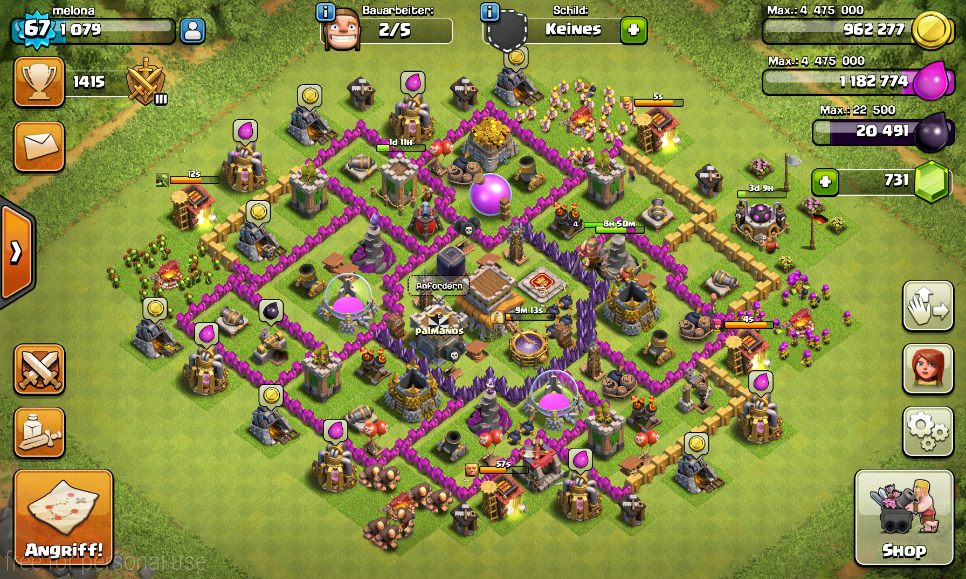Start an attack with the Angriff! button
This screenshot has height=579, width=966.
63,516
